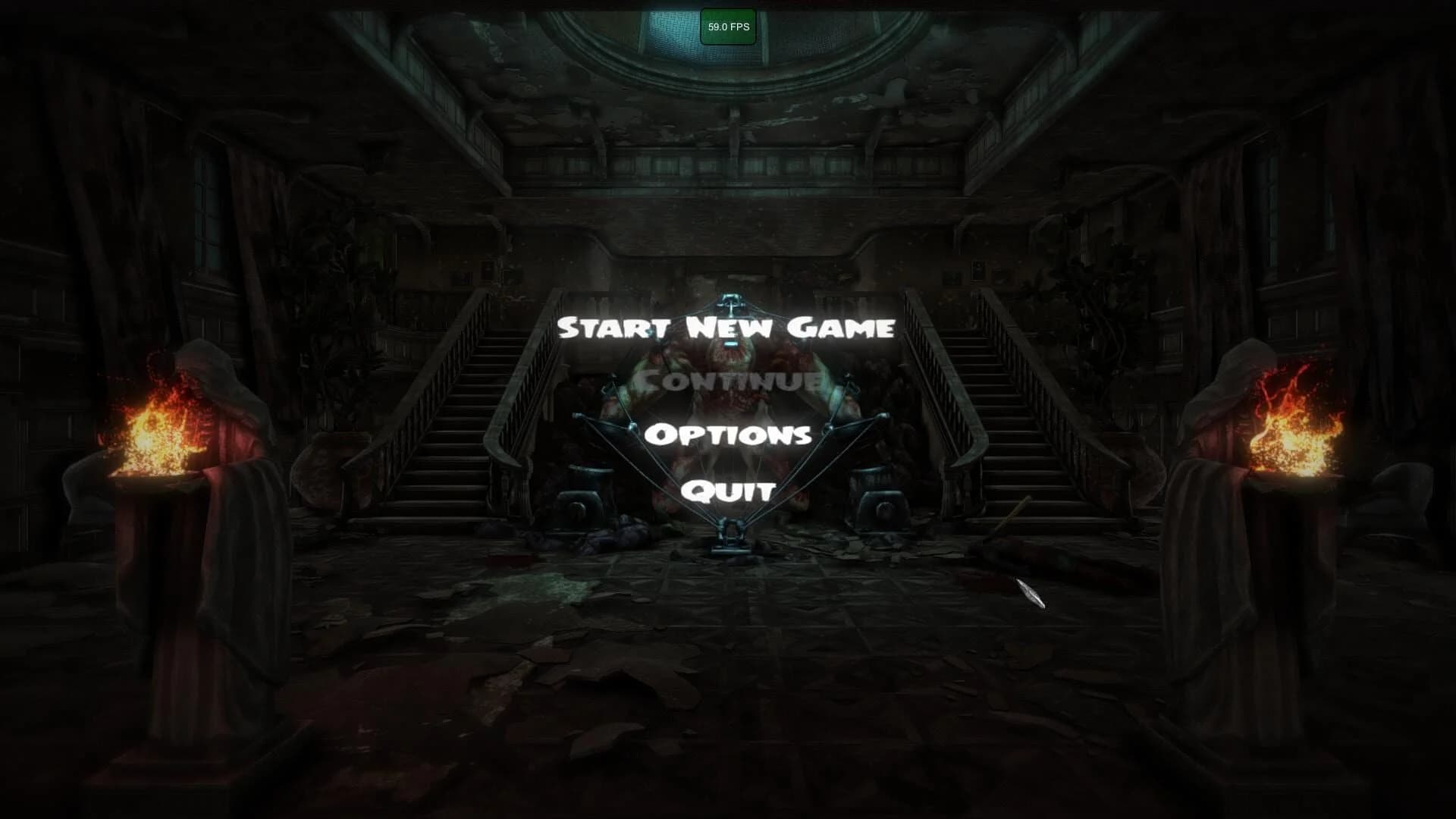
Task: Click the green FPS counter overlay
Action: tap(727, 25)
